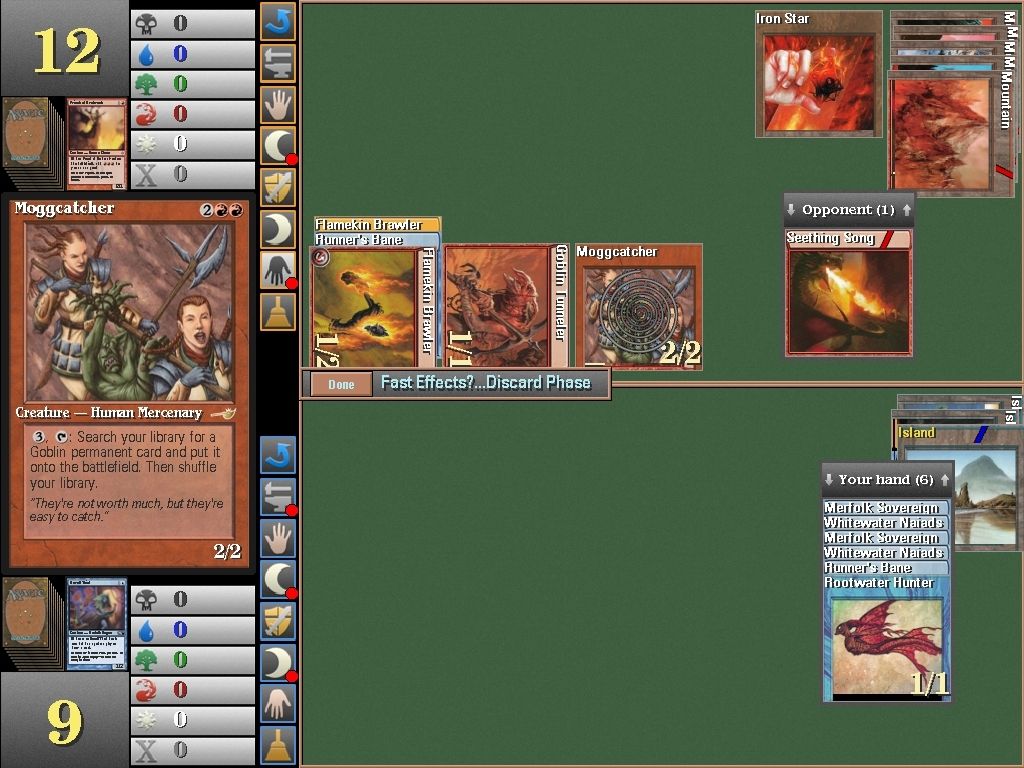Click the Done button
1024x768 pixels.
coord(341,384)
